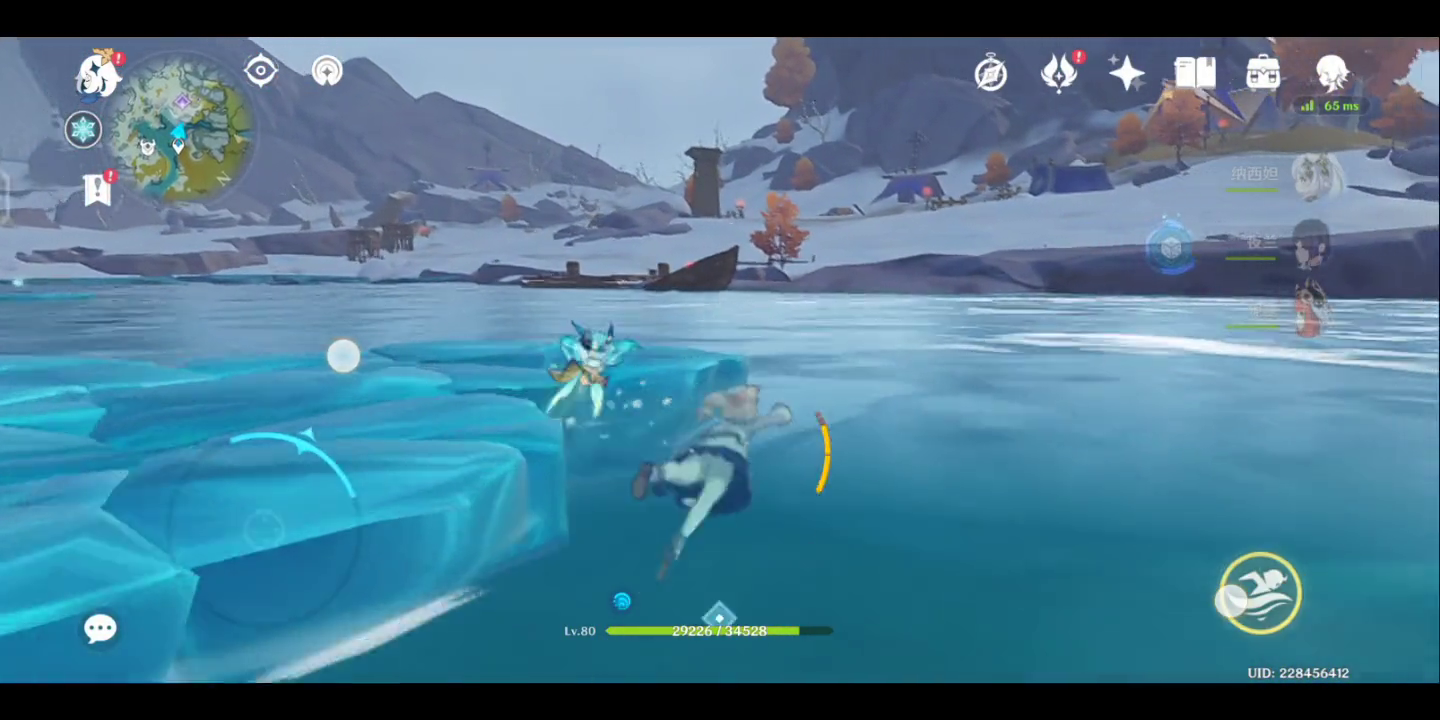
Task: Tap the snowflake icon below Paimon
Action: (83, 129)
